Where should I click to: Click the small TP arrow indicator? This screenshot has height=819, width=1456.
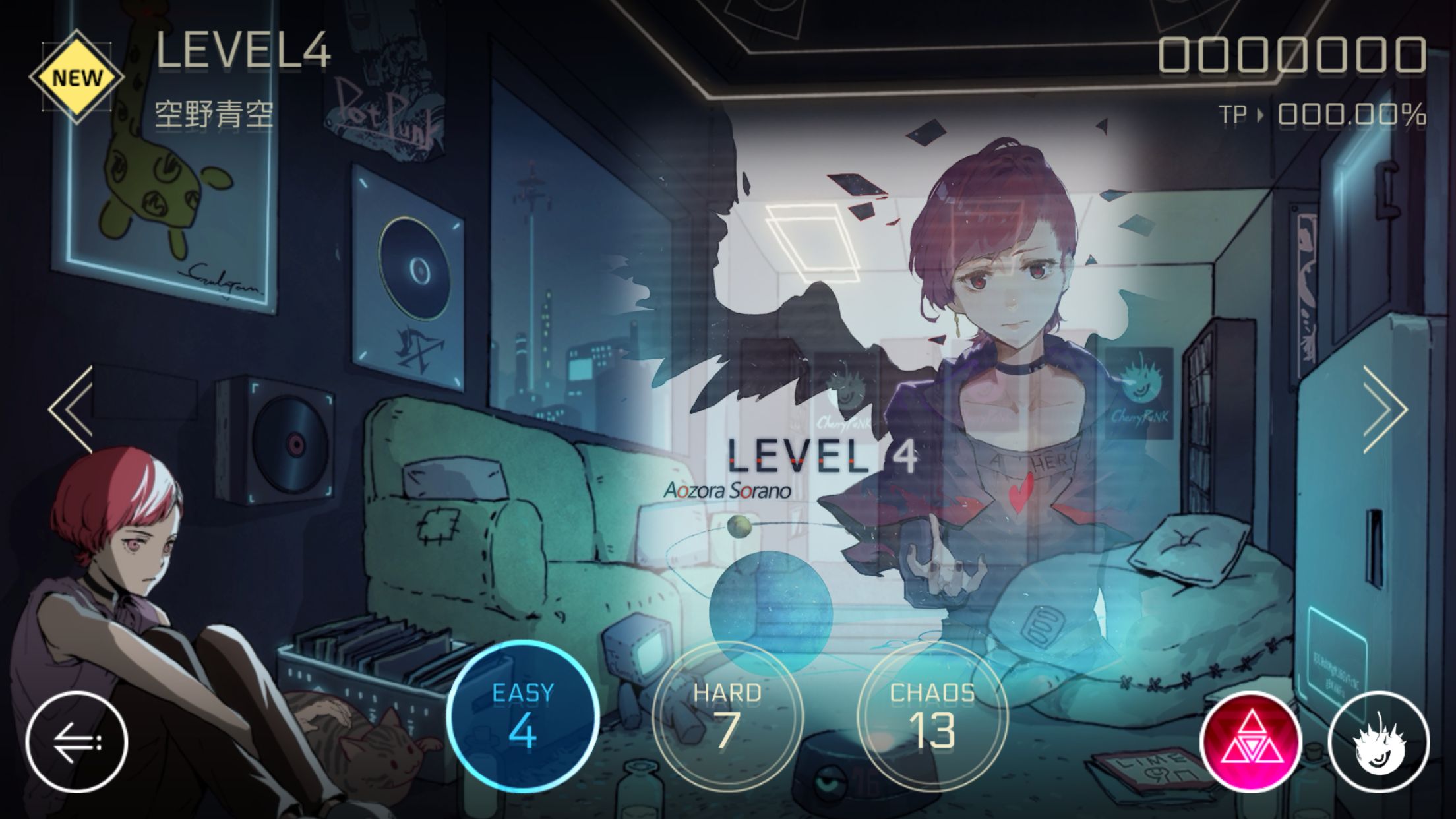click(x=1259, y=113)
